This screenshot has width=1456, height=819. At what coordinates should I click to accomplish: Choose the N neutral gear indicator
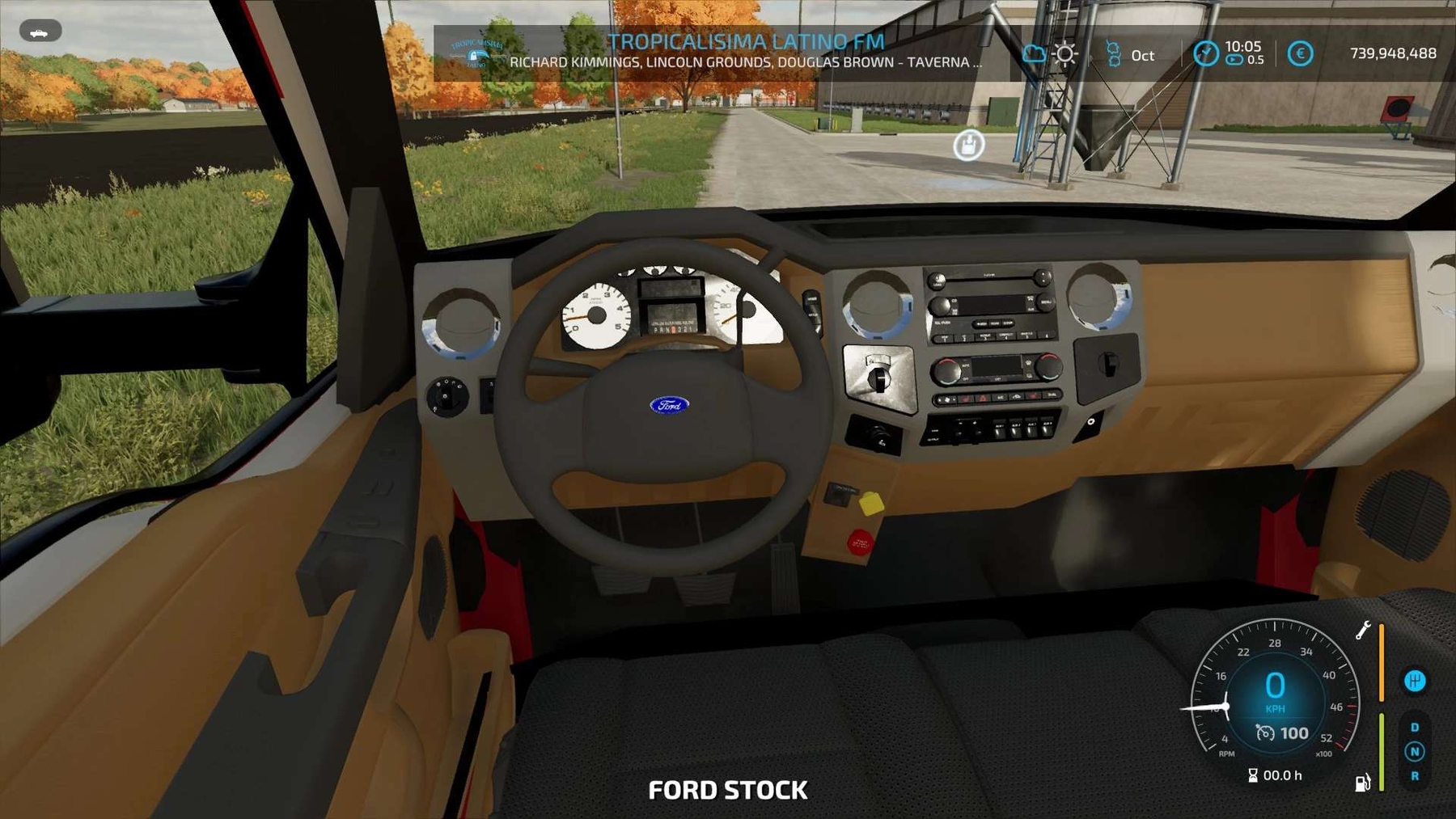click(1414, 751)
